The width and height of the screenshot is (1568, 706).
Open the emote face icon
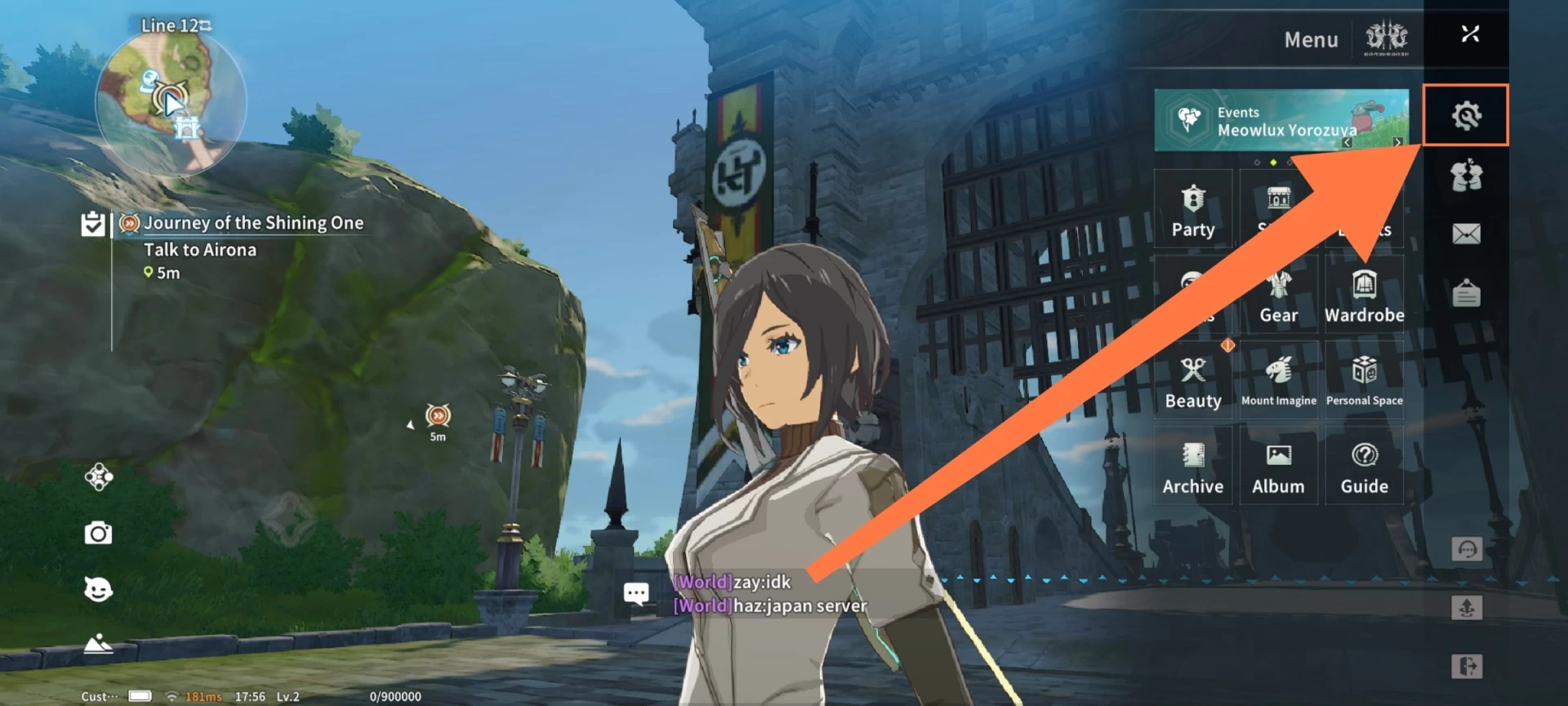click(x=98, y=589)
